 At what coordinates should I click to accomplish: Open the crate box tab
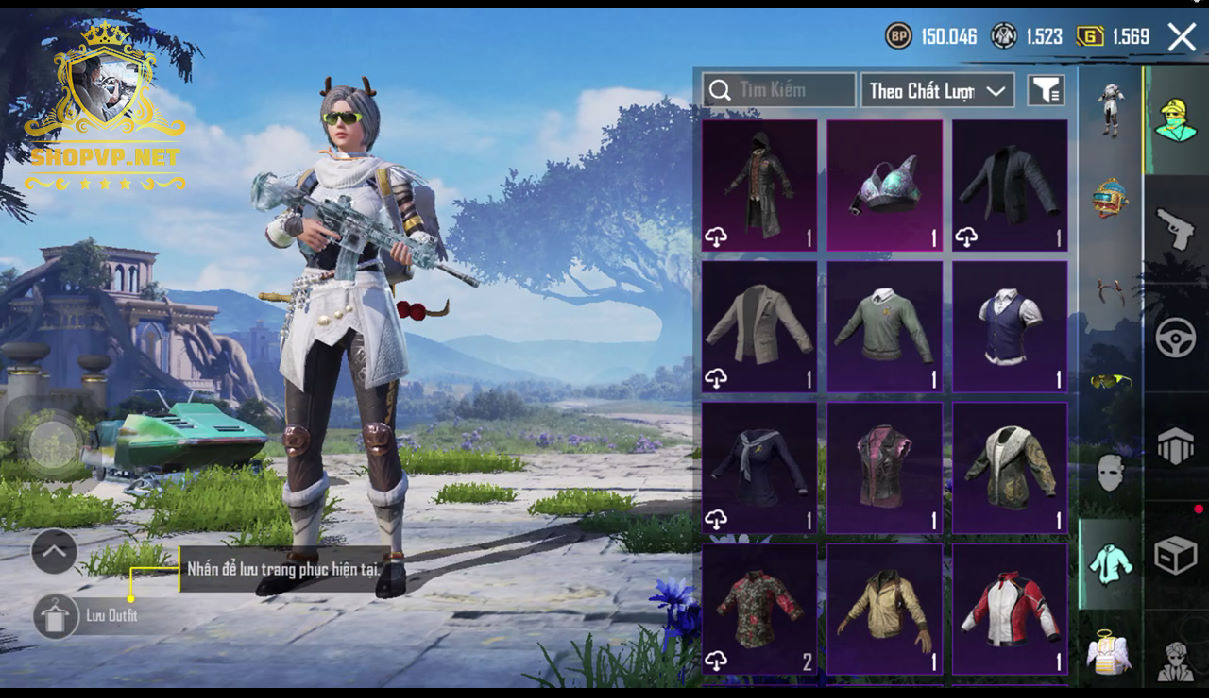coord(1176,556)
